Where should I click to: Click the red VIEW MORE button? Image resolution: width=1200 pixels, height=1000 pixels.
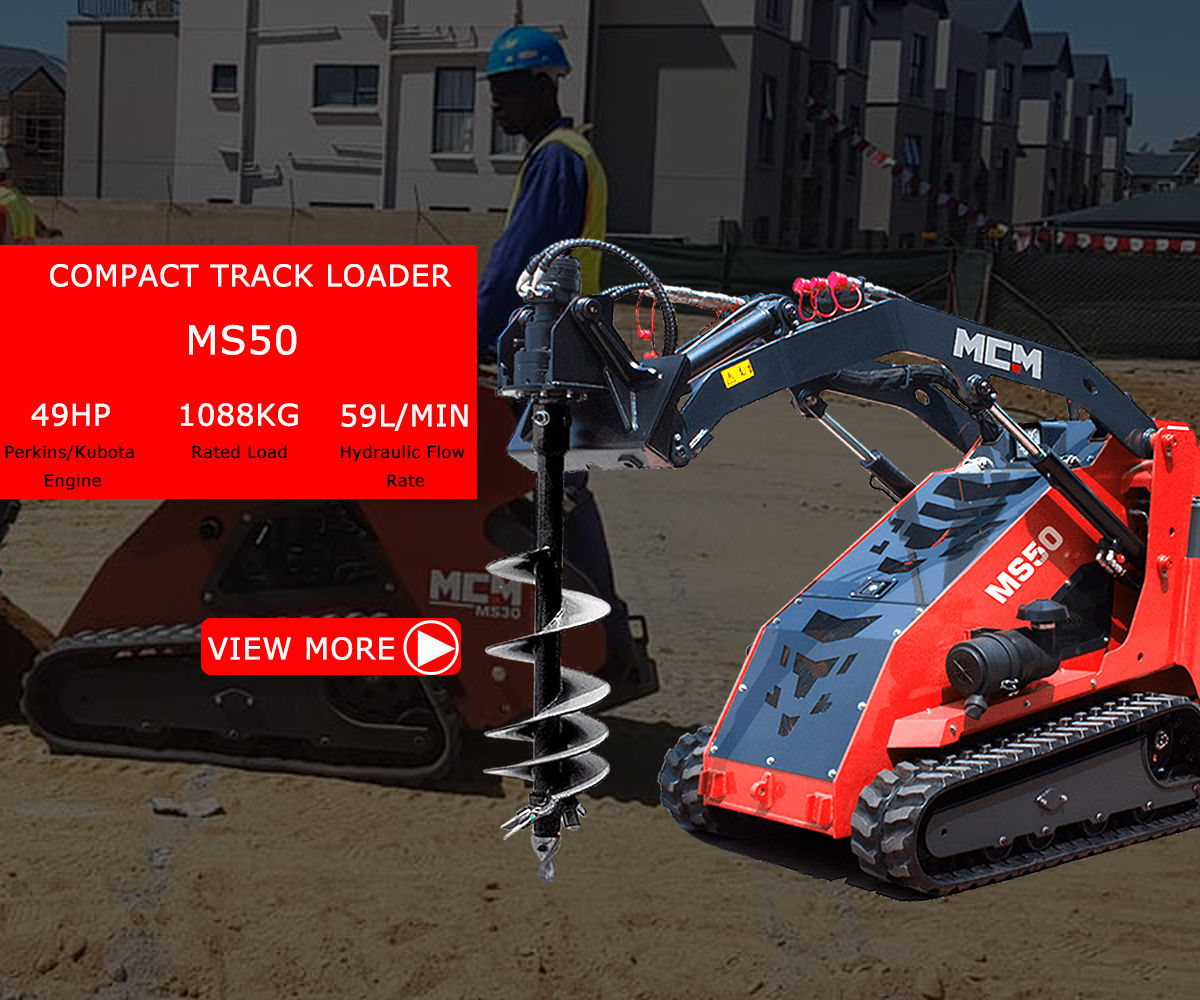point(331,647)
